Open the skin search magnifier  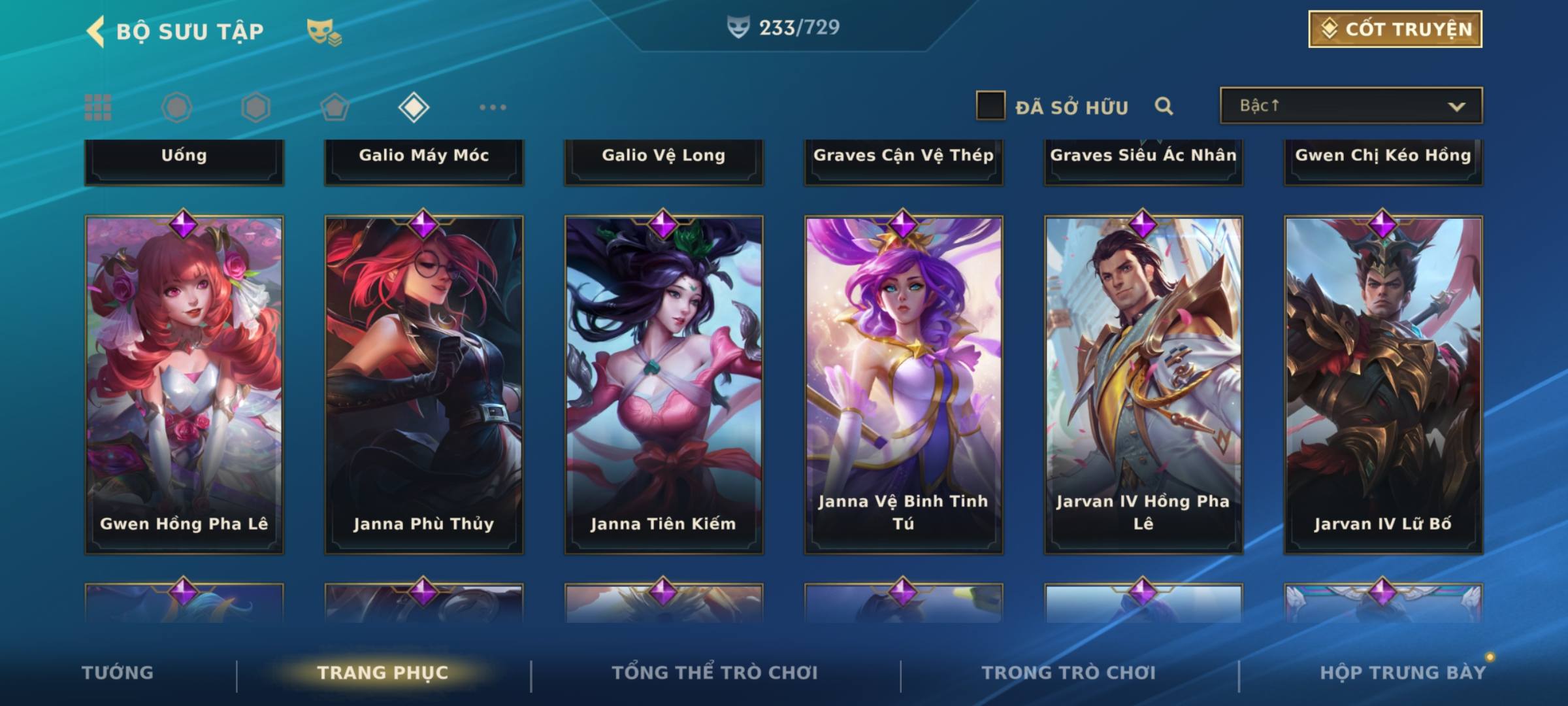(x=1164, y=106)
